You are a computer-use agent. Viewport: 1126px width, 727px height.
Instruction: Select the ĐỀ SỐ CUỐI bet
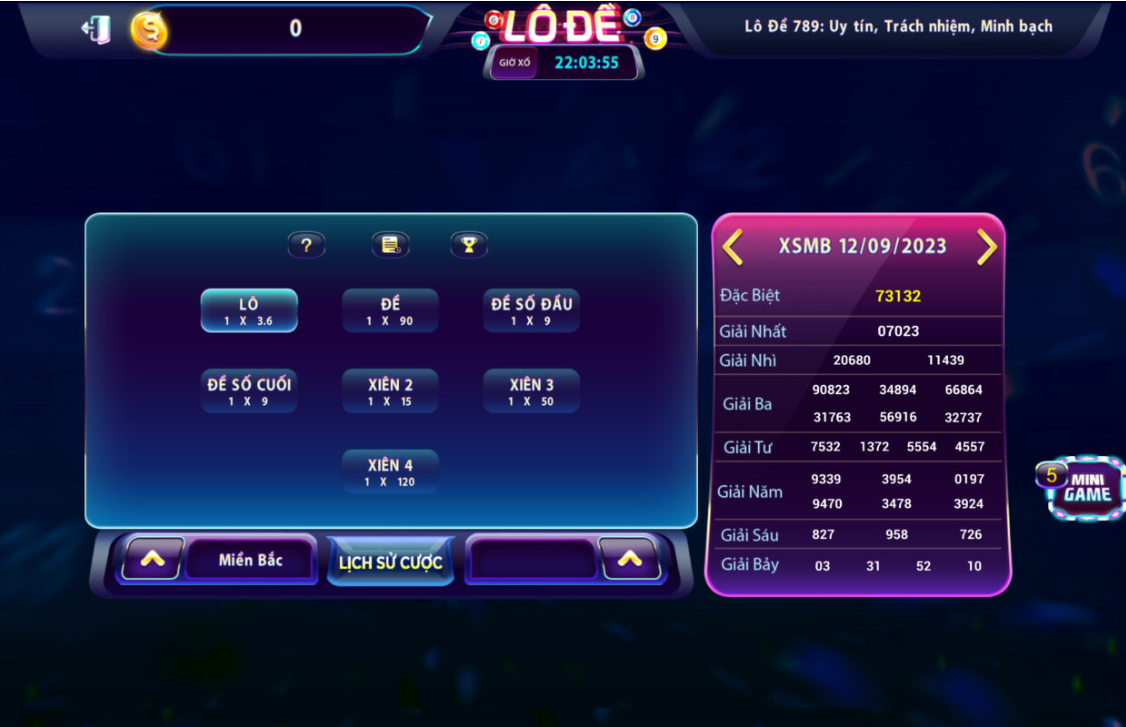click(249, 391)
